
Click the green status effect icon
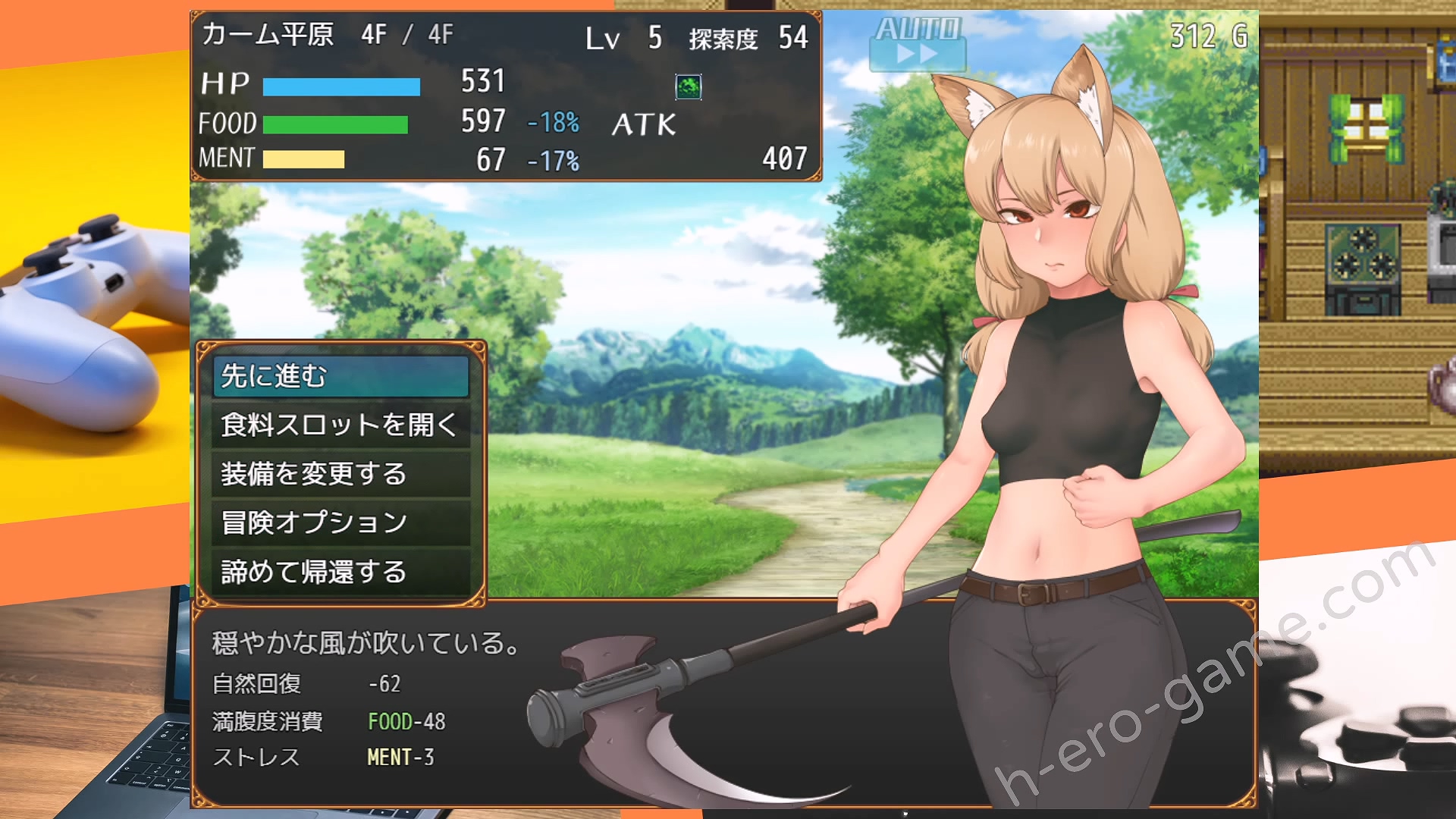pos(688,87)
